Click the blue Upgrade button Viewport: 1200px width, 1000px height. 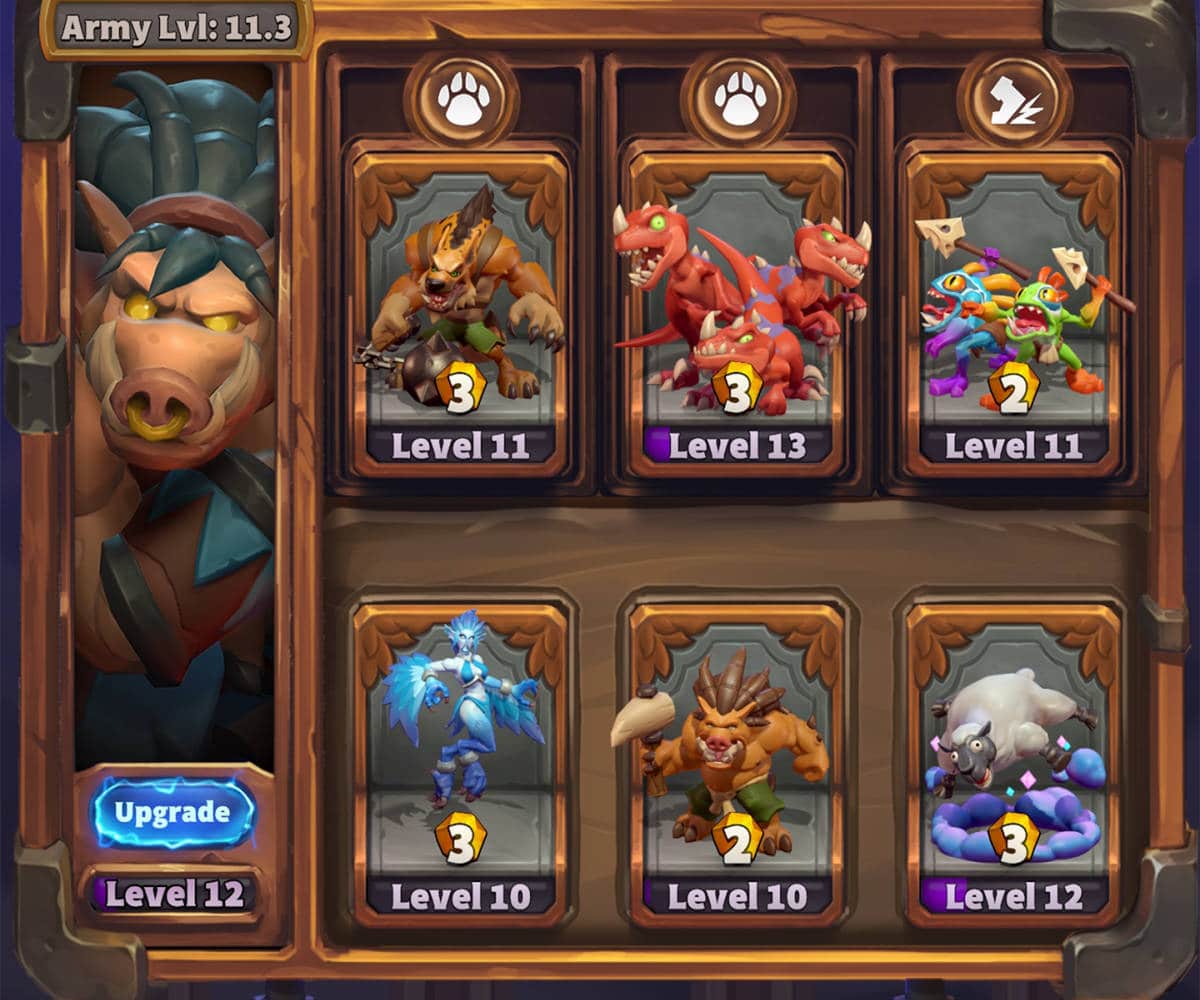click(174, 812)
